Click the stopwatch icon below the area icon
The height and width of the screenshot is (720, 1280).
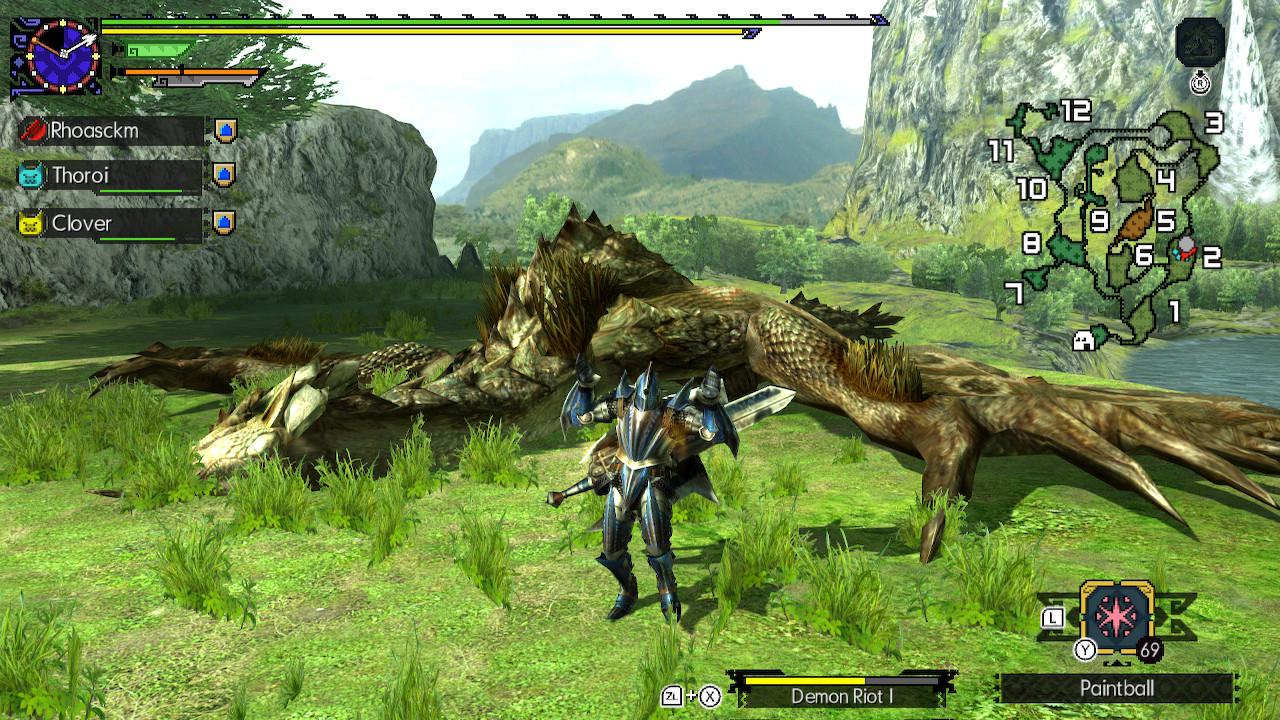(x=1201, y=84)
